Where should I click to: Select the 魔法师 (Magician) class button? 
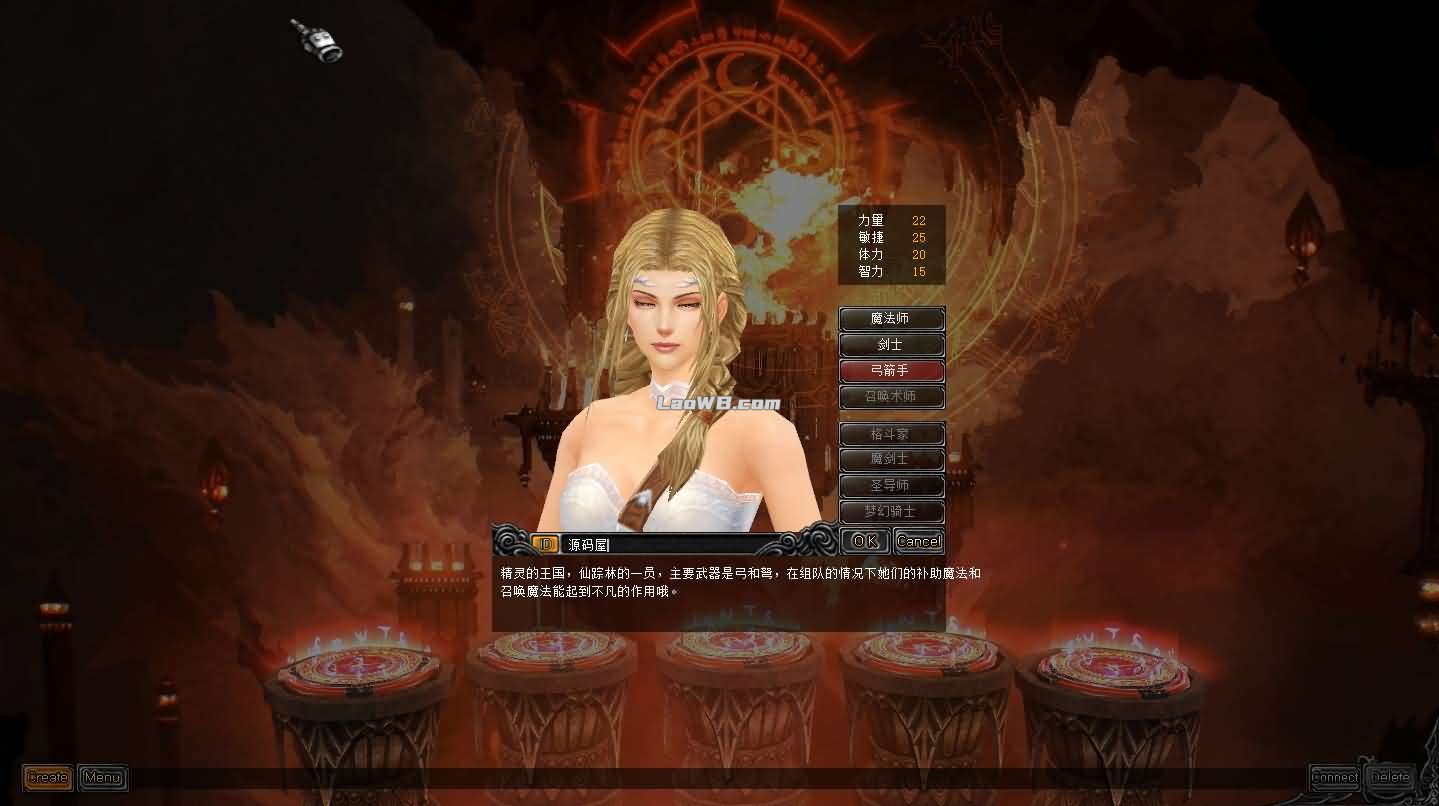pyautogui.click(x=891, y=319)
